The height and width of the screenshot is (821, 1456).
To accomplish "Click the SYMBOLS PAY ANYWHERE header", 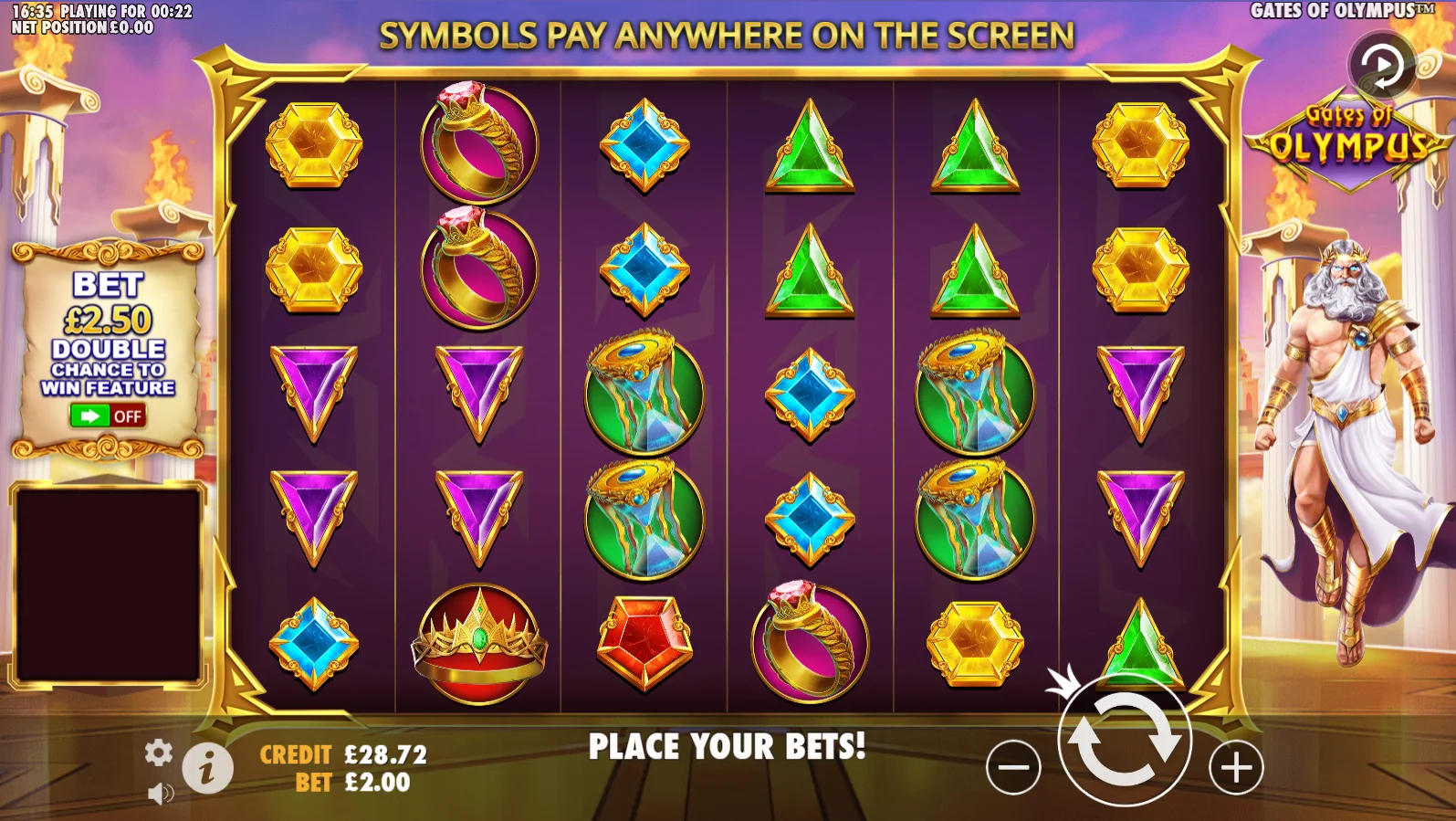I will pos(728,37).
